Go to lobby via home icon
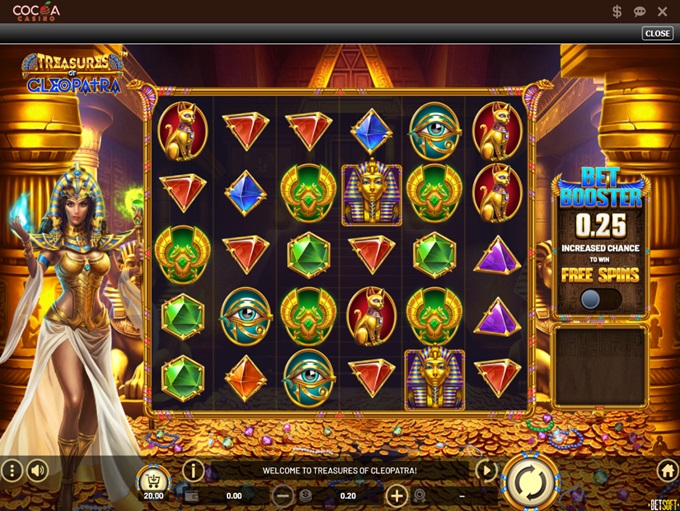680x511 pixels. (x=668, y=470)
